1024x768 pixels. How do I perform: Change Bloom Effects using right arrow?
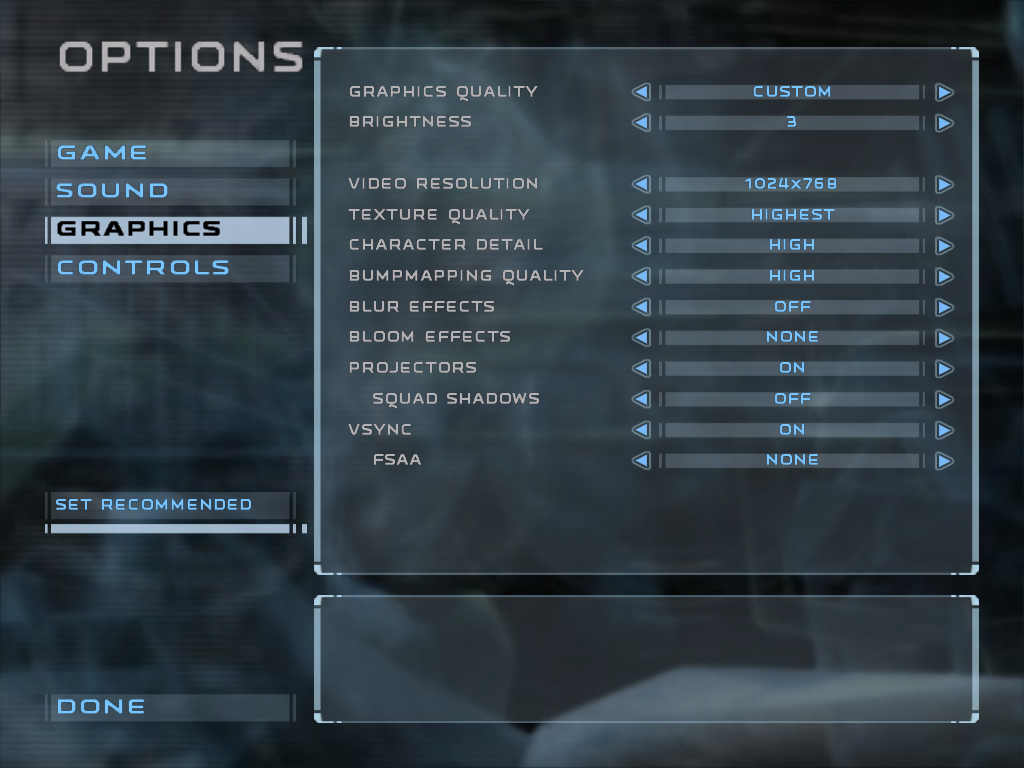point(944,338)
